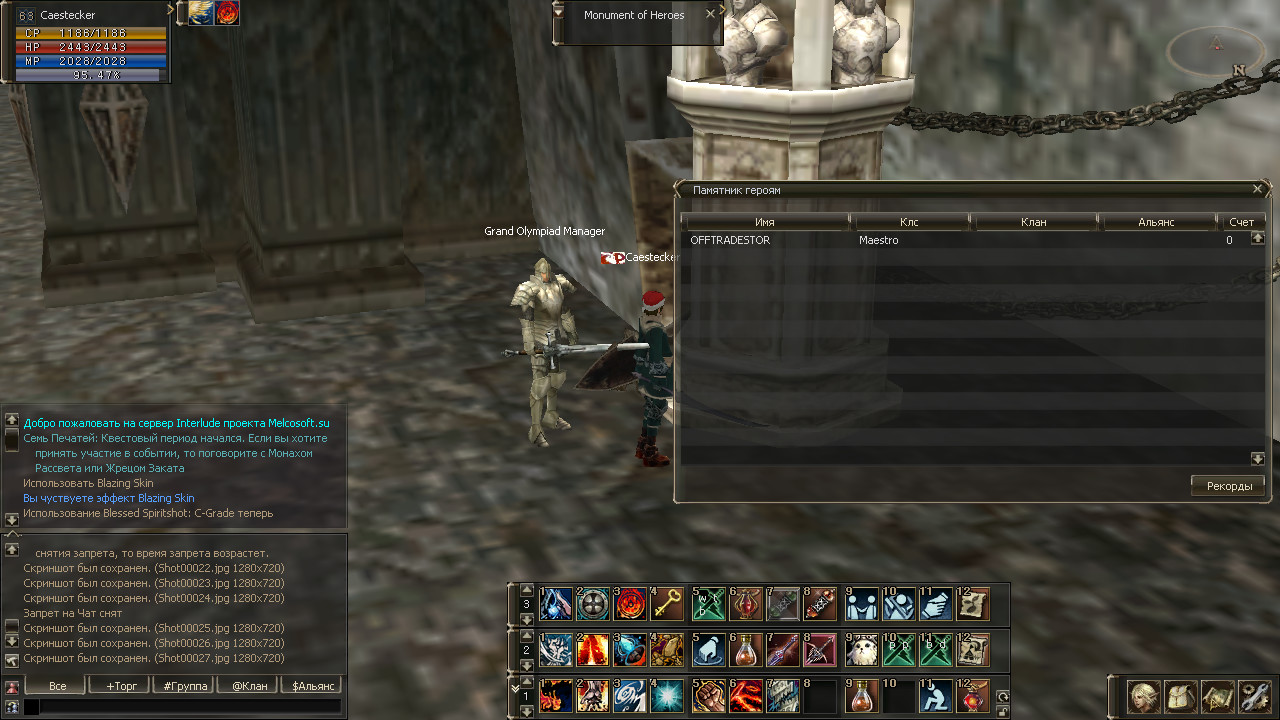The height and width of the screenshot is (720, 1280).
Task: Switch to the #Группа chat tab
Action: point(185,686)
